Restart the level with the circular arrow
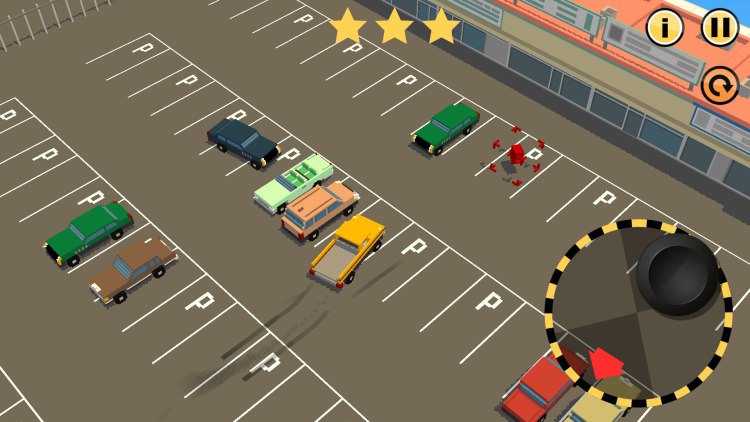The width and height of the screenshot is (750, 422). pyautogui.click(x=719, y=85)
